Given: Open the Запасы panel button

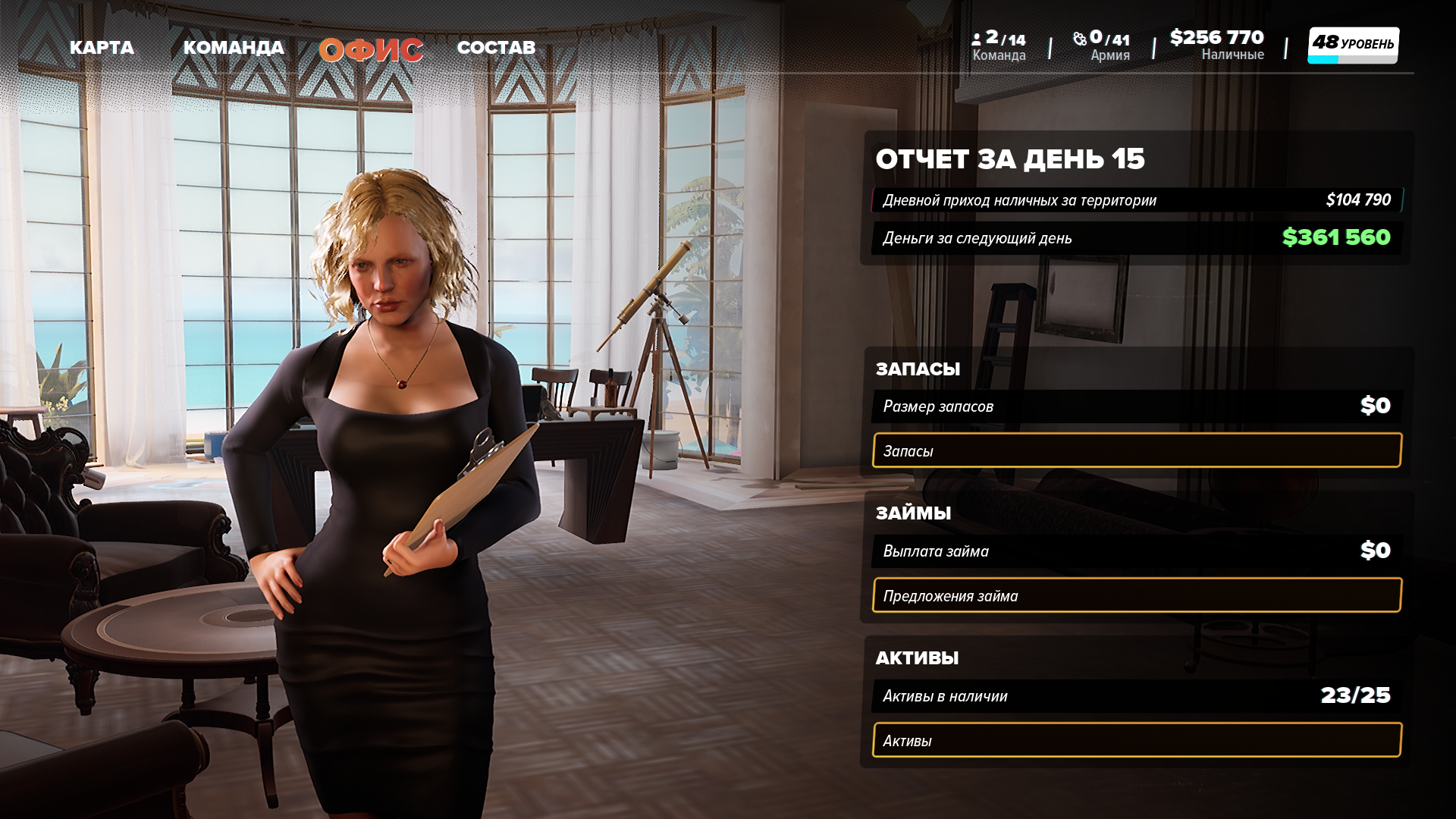Looking at the screenshot, I should pyautogui.click(x=1136, y=450).
